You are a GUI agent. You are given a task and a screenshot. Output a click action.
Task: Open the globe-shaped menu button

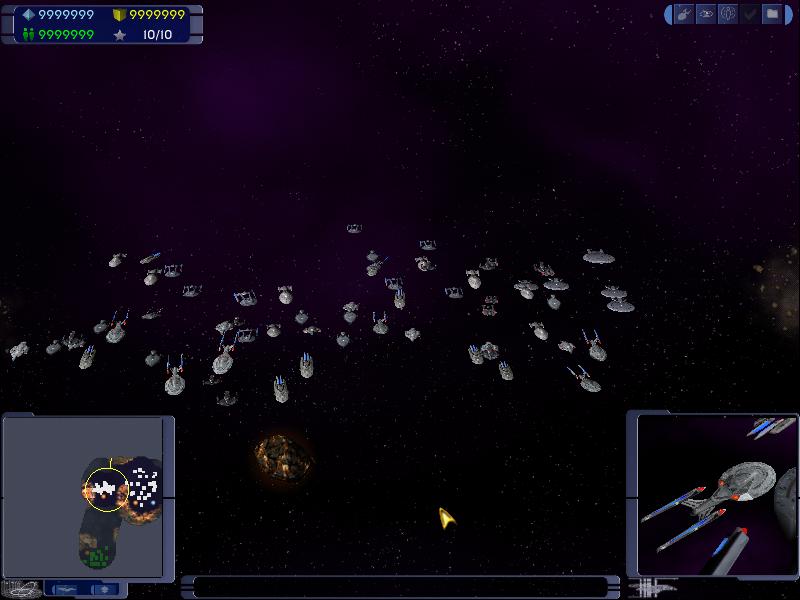click(x=728, y=14)
